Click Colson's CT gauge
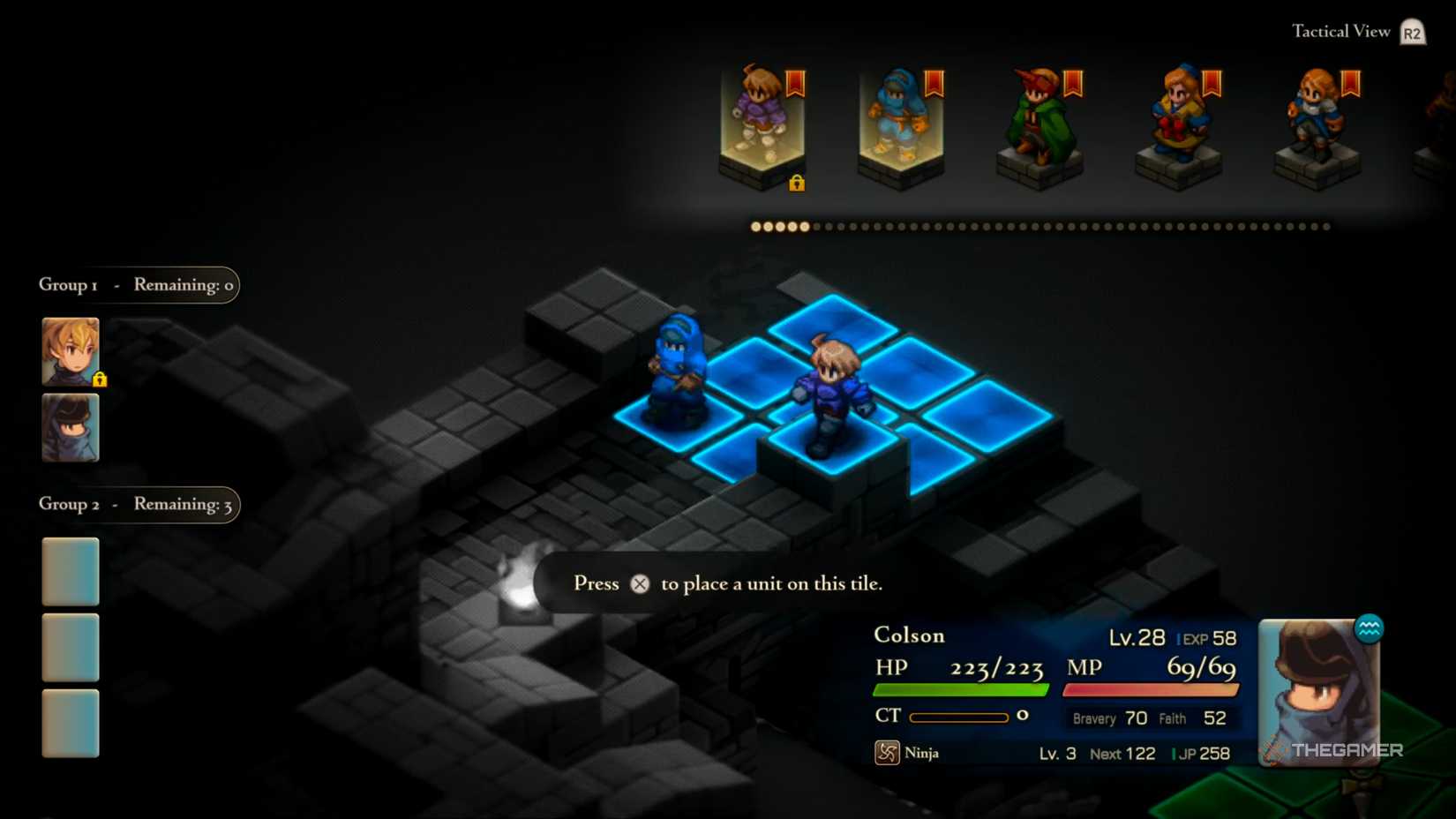The image size is (1456, 819). pos(959,717)
